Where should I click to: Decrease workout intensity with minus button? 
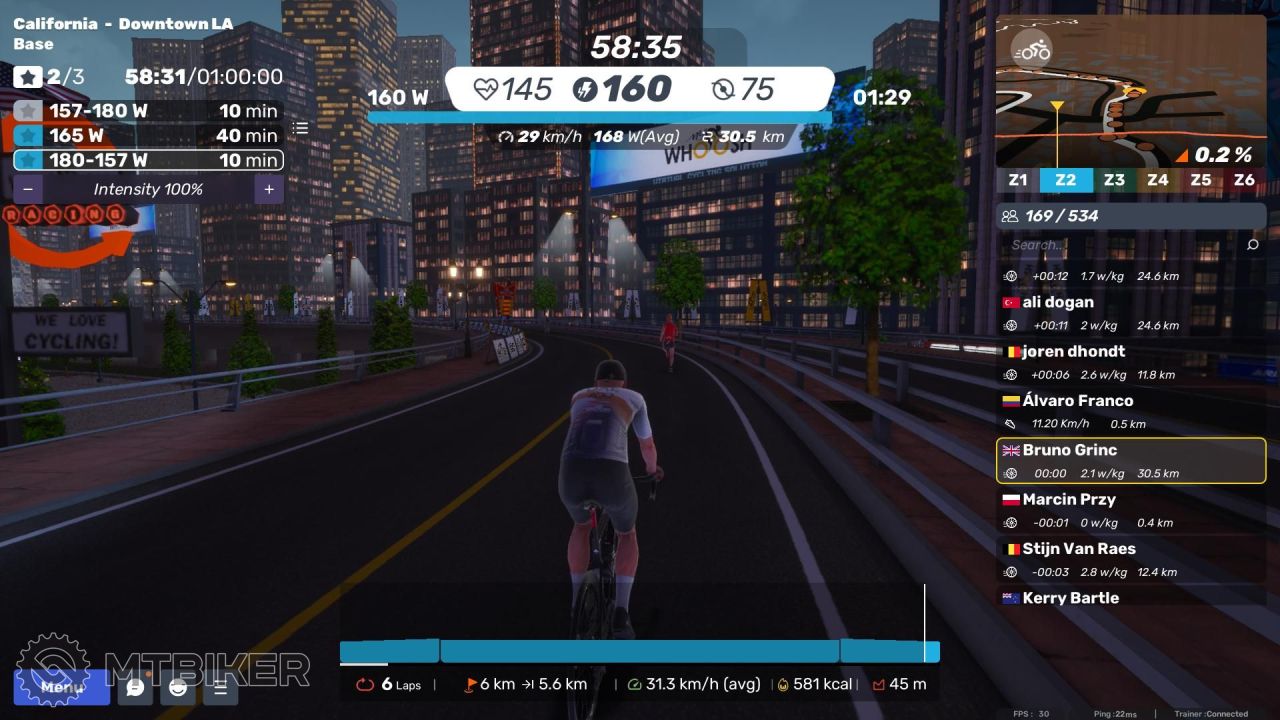28,189
